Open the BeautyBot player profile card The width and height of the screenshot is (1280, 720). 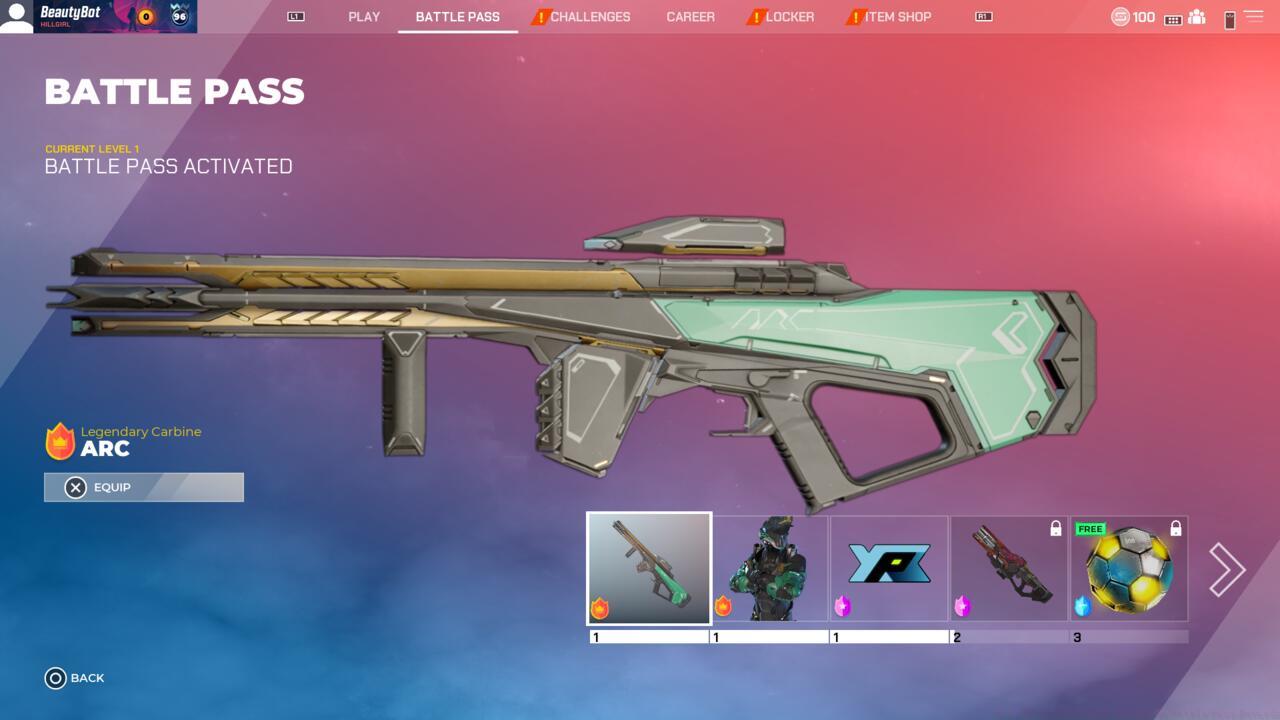coord(99,17)
